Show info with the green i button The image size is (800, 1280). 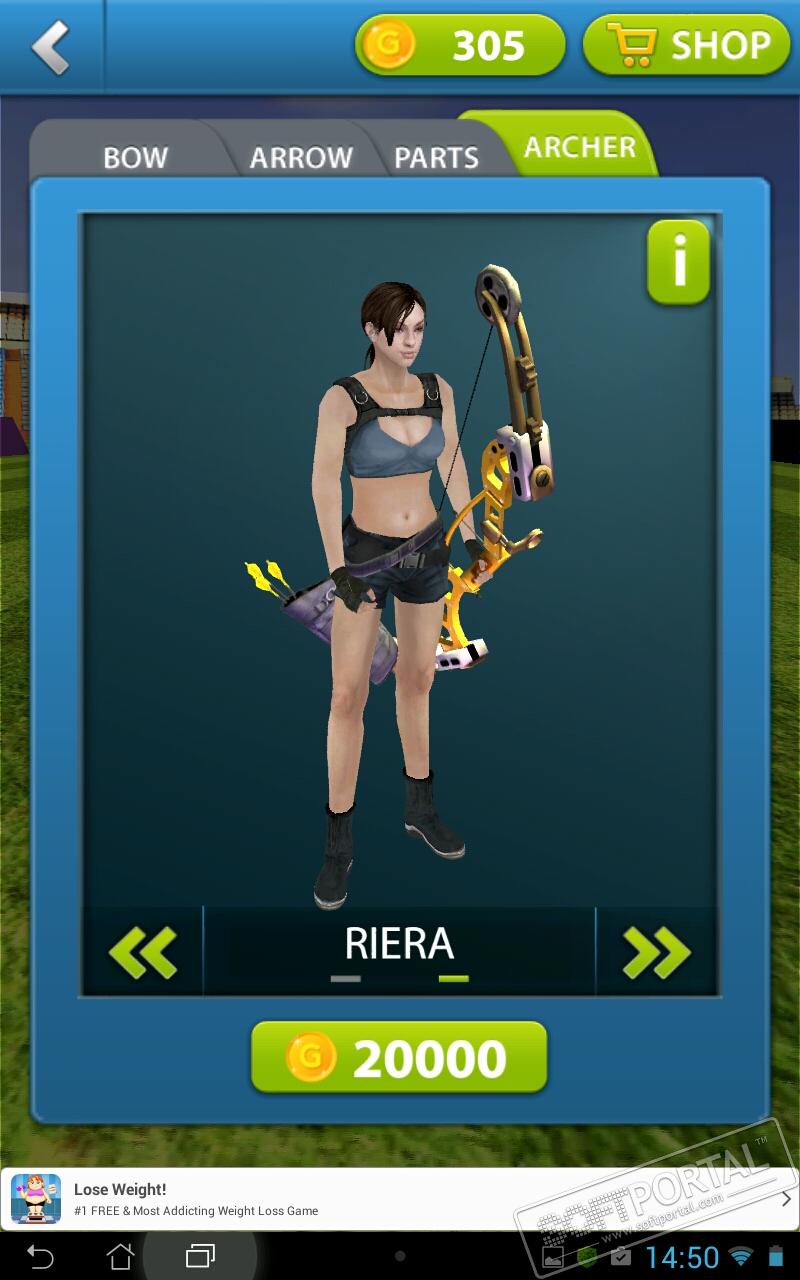(x=679, y=263)
